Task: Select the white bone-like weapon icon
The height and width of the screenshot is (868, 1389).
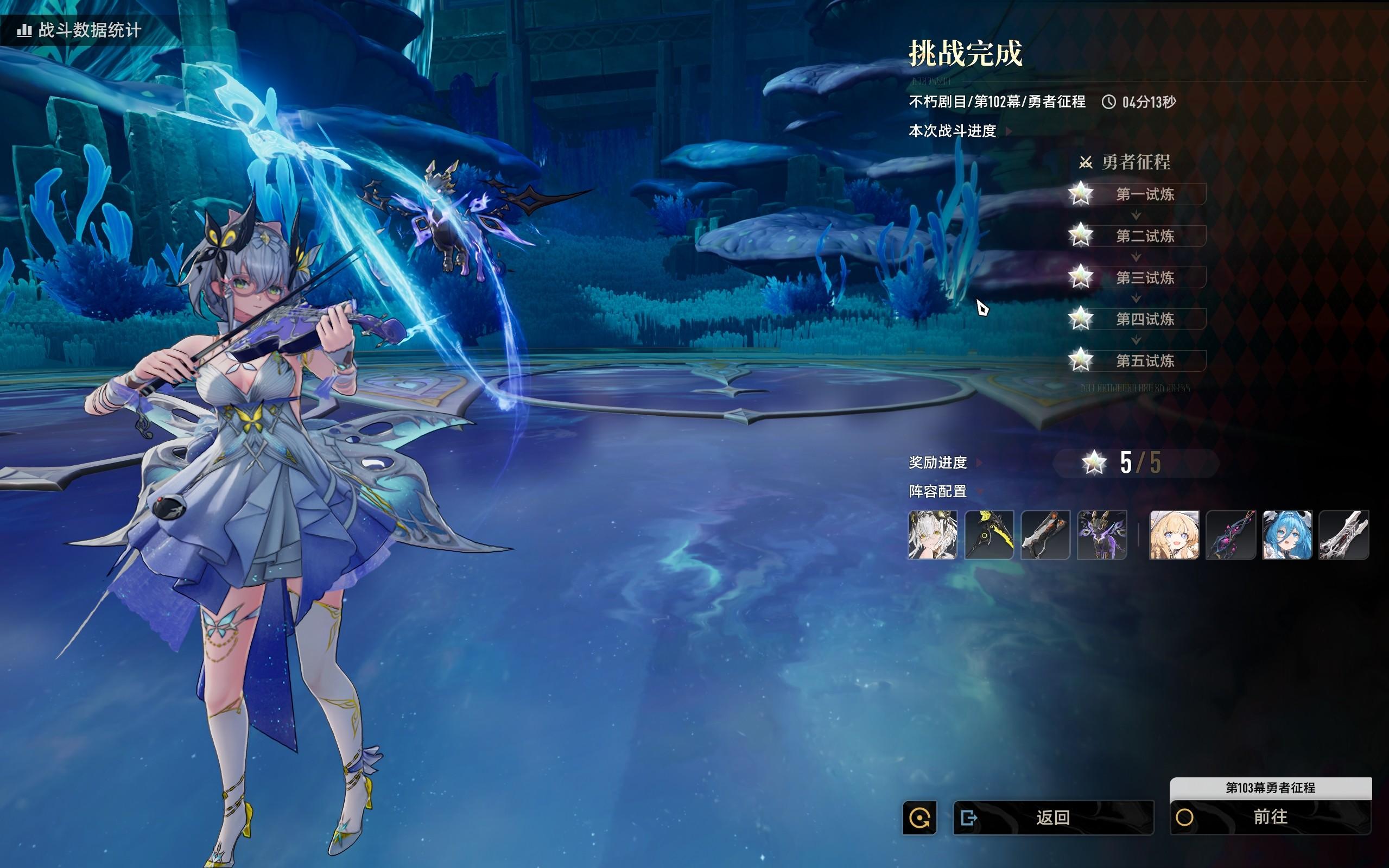Action: [1343, 535]
